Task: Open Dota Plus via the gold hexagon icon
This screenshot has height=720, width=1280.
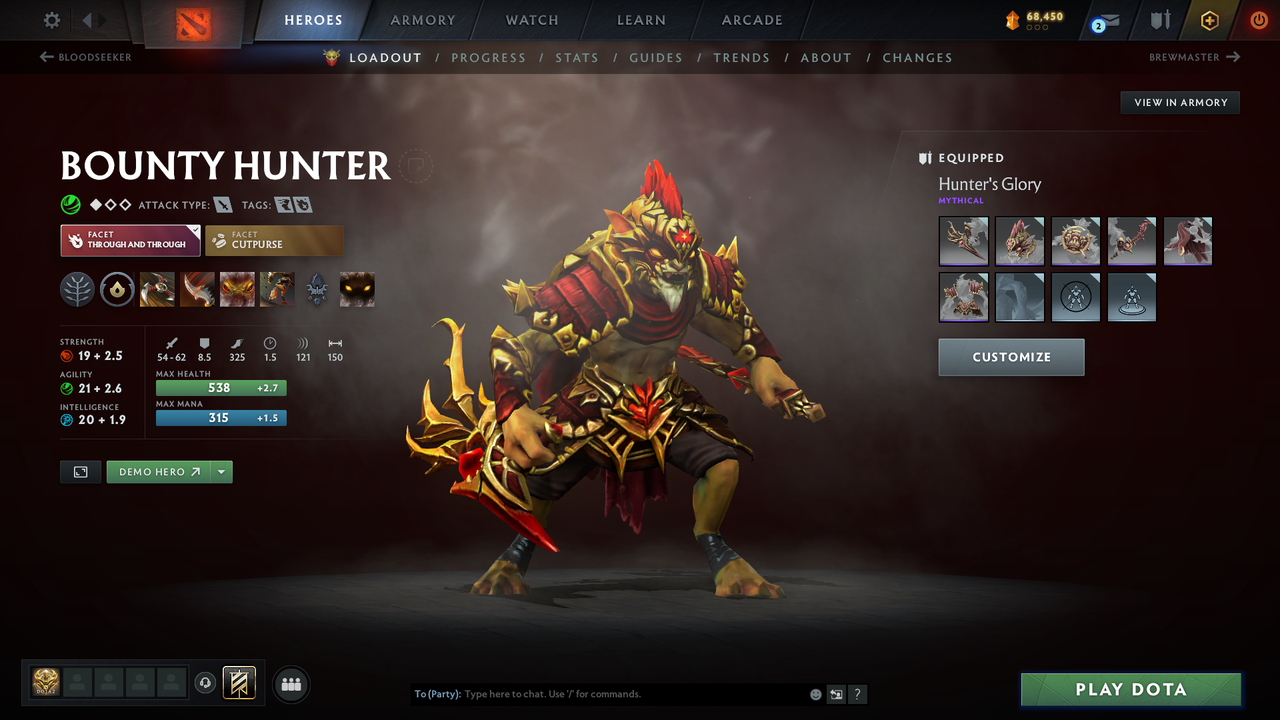Action: pos(1209,19)
